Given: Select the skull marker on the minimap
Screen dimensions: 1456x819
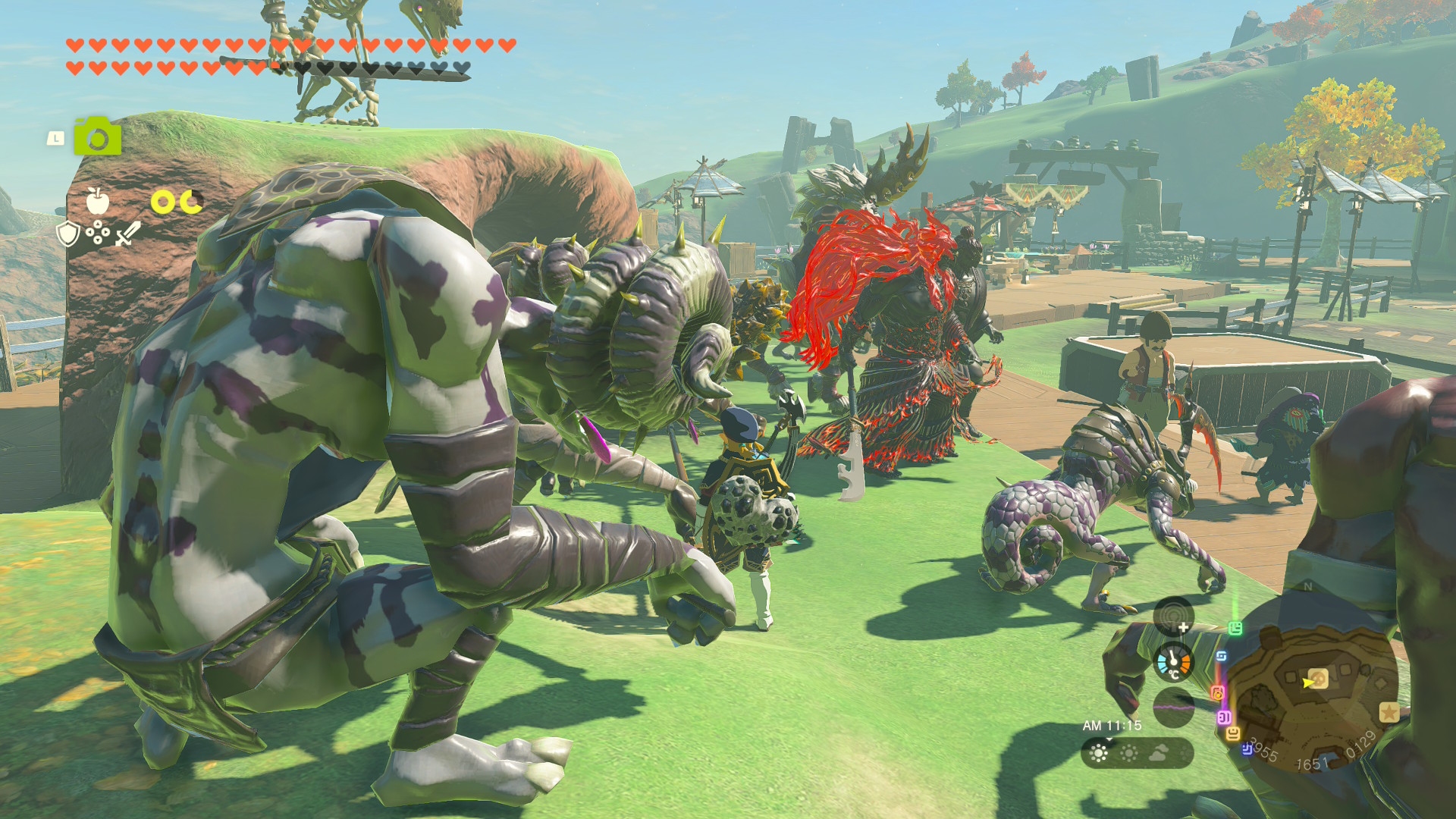Looking at the screenshot, I should pyautogui.click(x=1317, y=678).
